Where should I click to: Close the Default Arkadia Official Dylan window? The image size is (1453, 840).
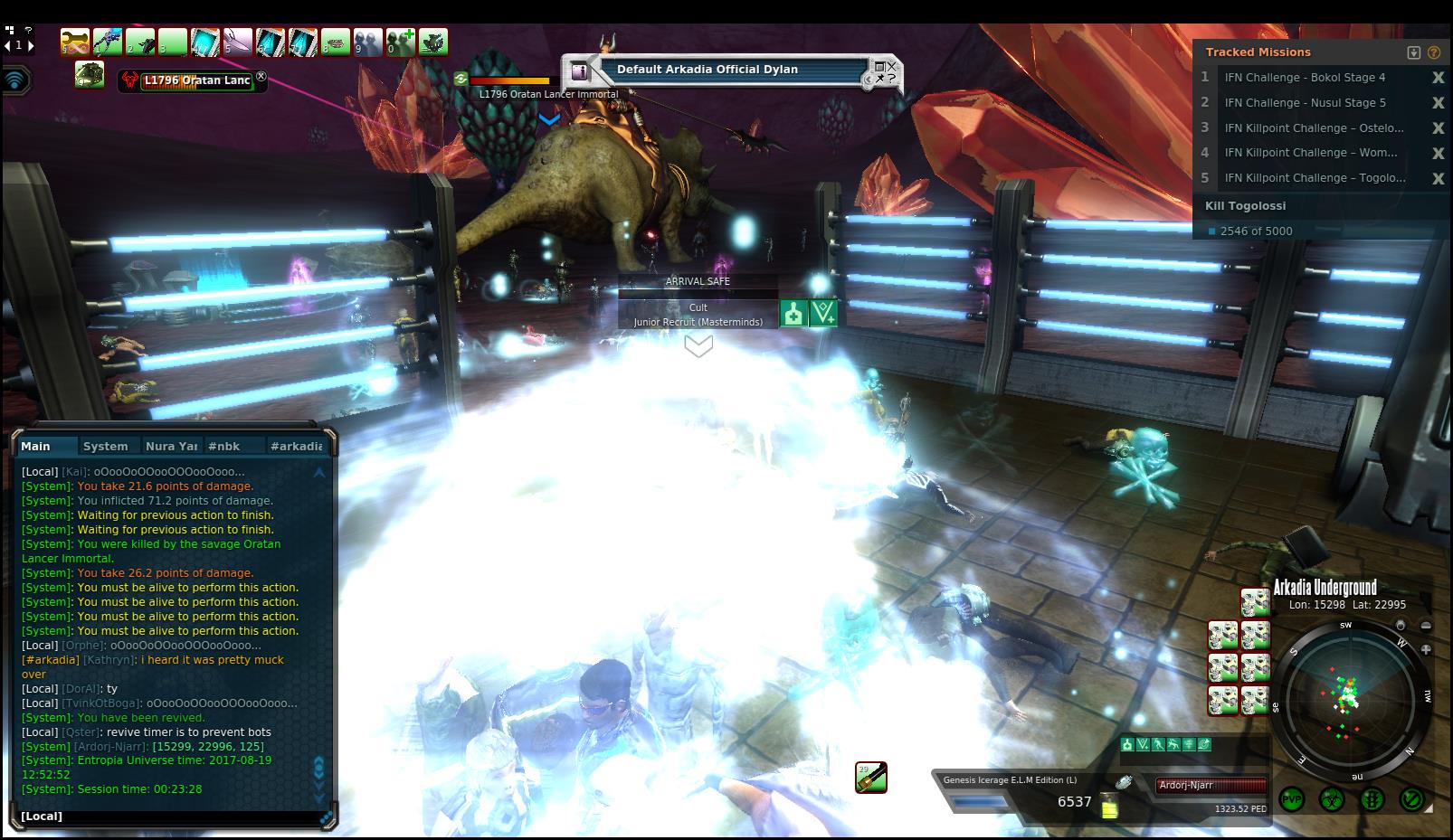click(891, 66)
